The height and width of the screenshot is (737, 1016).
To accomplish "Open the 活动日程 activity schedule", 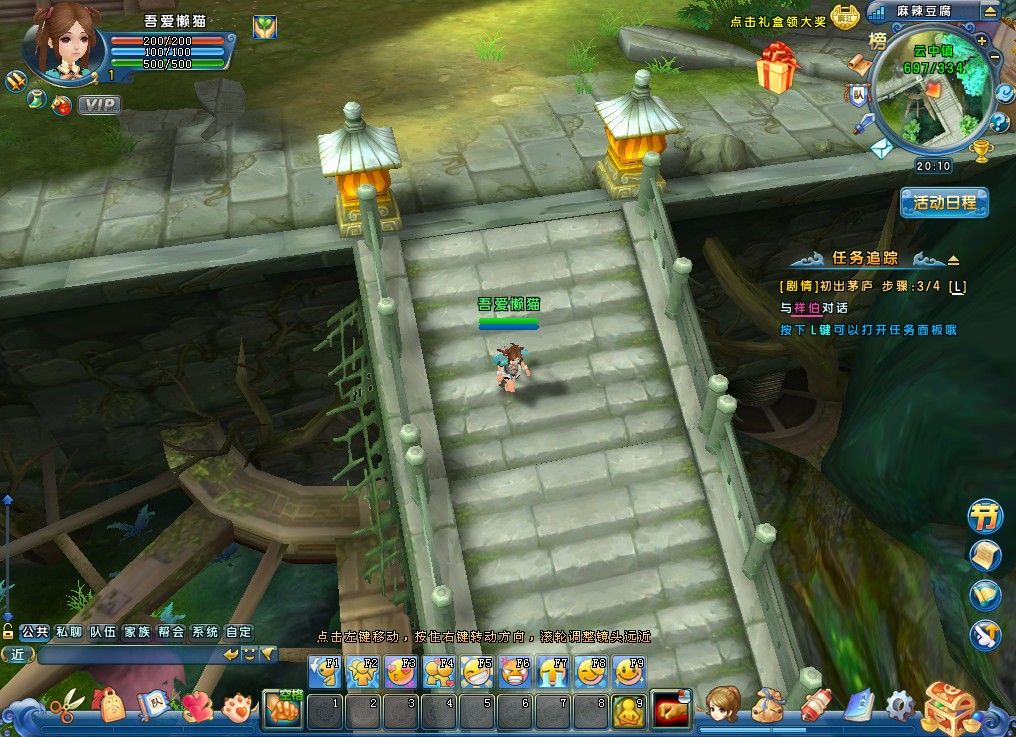I will click(x=944, y=202).
